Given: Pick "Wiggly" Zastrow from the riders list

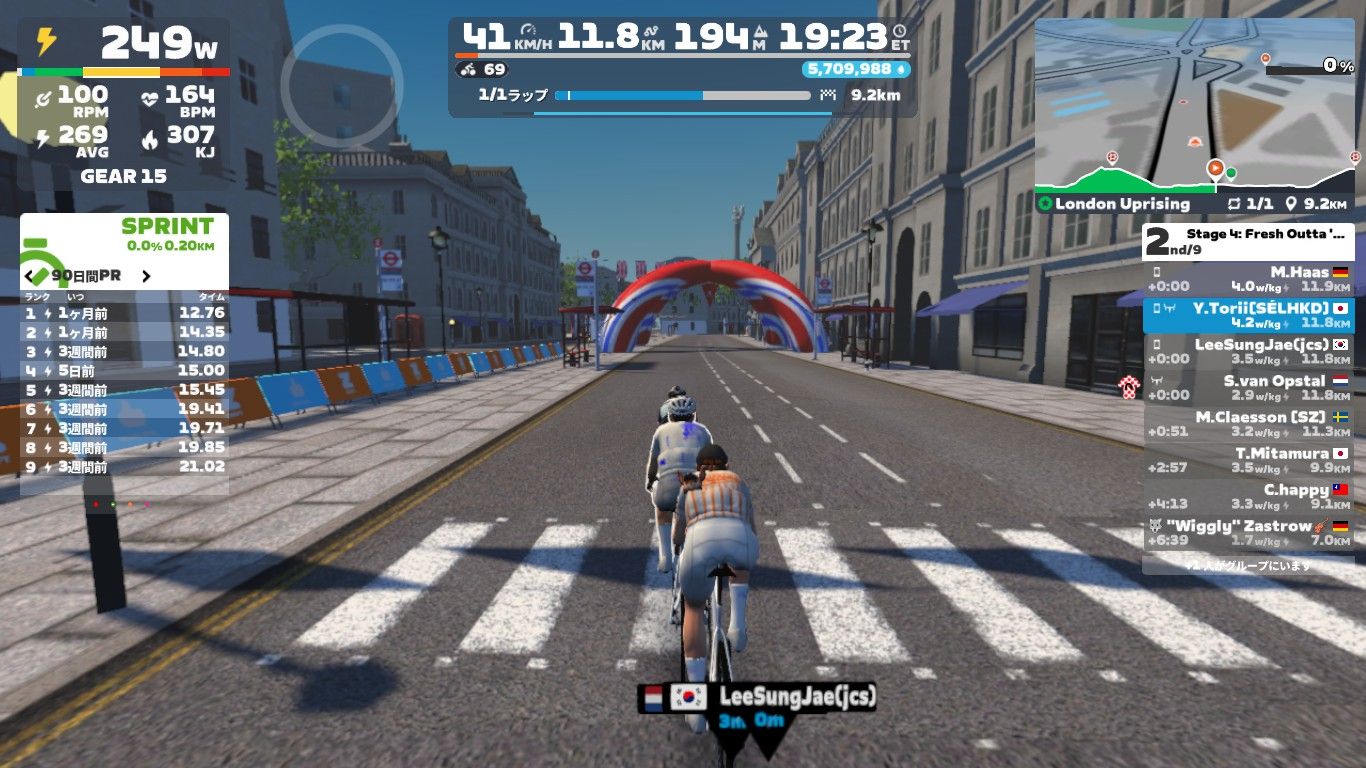Looking at the screenshot, I should [1248, 533].
